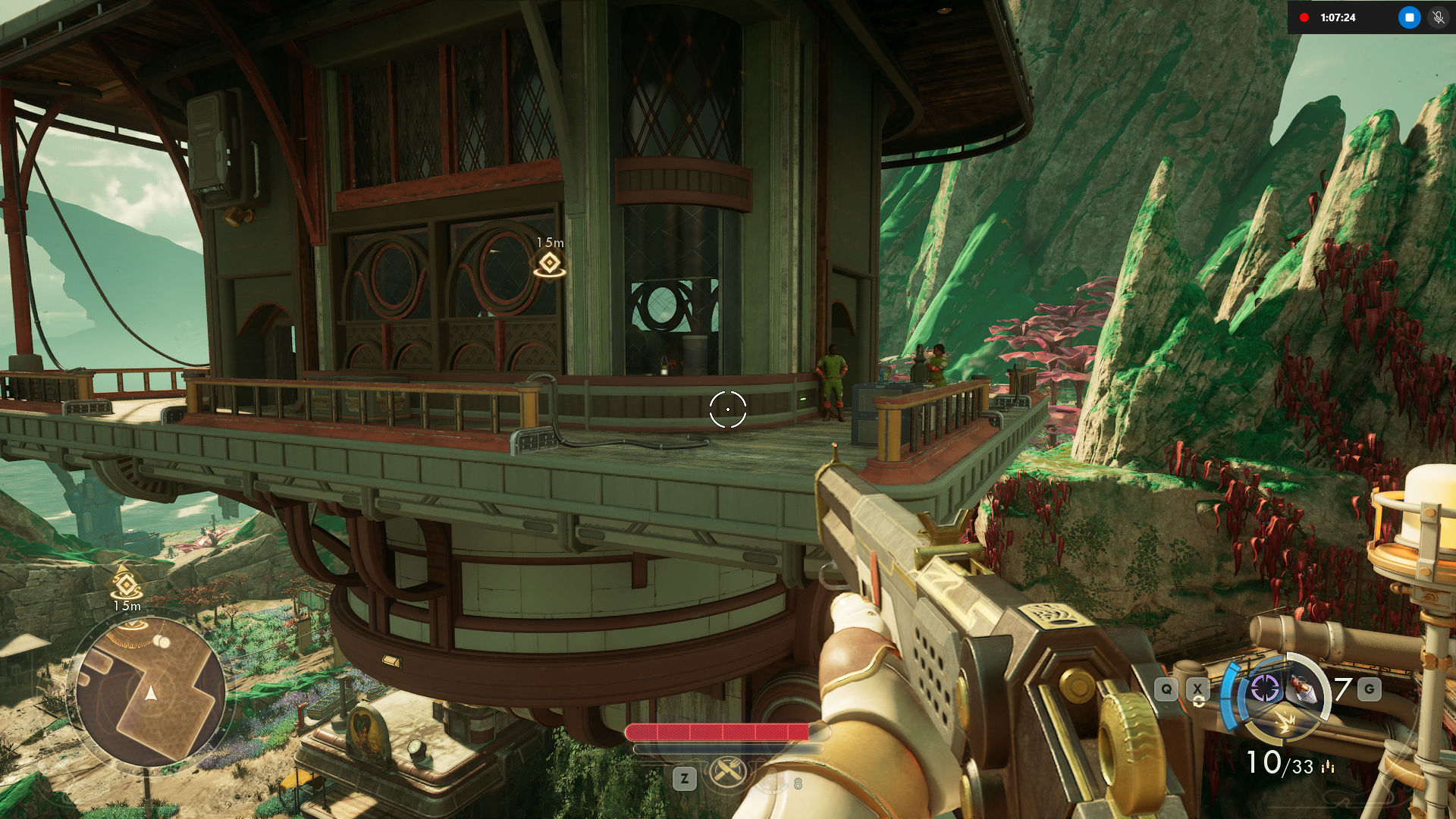Toggle the recording microphone mute button

click(x=1438, y=17)
